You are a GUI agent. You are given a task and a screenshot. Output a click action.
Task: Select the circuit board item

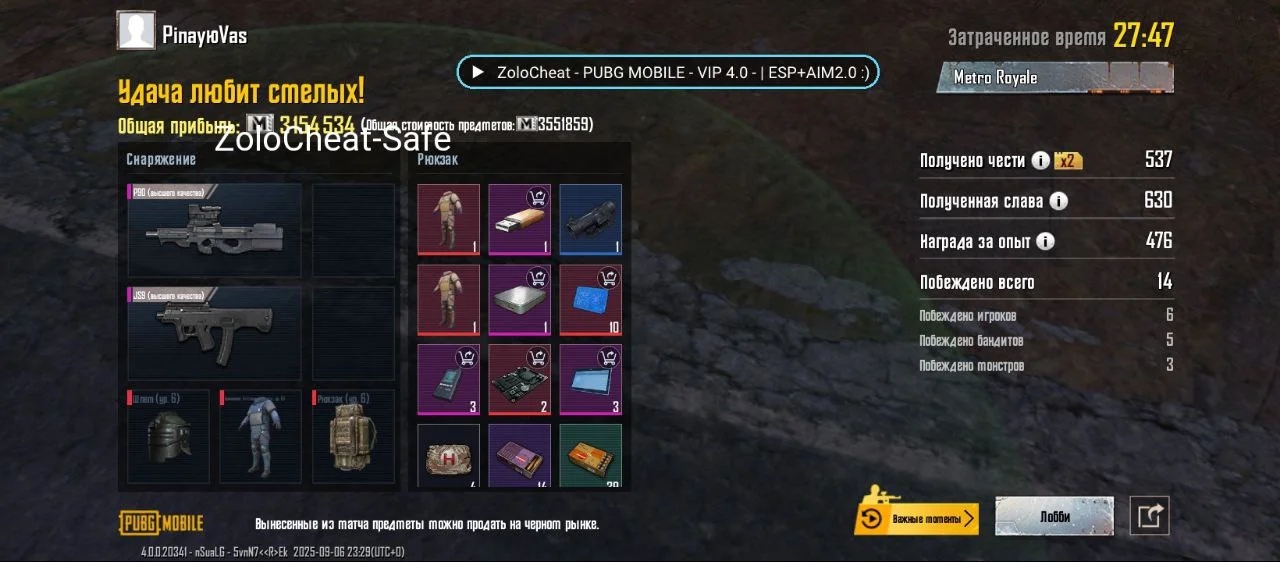(x=519, y=379)
